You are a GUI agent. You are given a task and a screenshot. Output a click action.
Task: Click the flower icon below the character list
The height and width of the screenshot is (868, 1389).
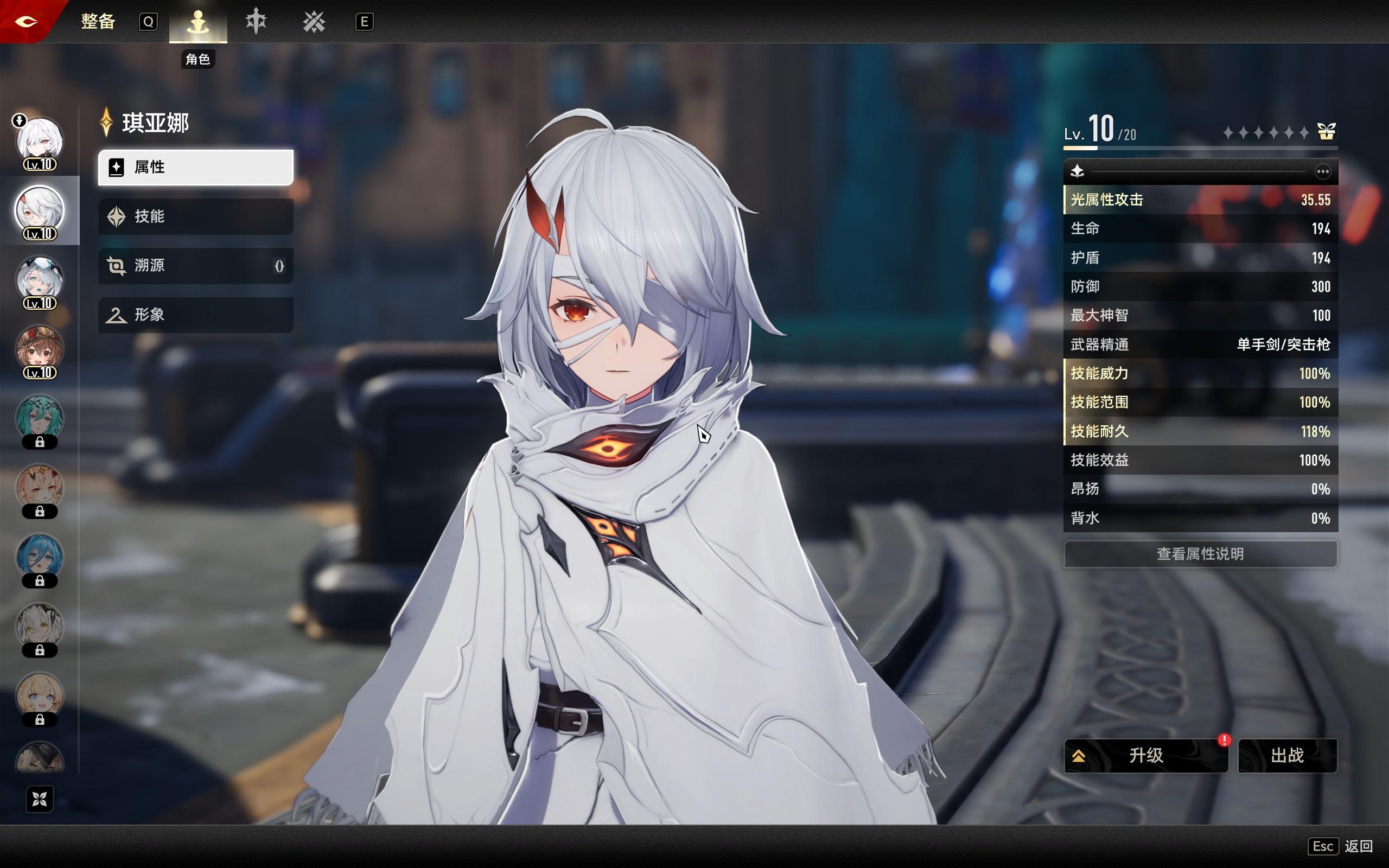[40, 799]
